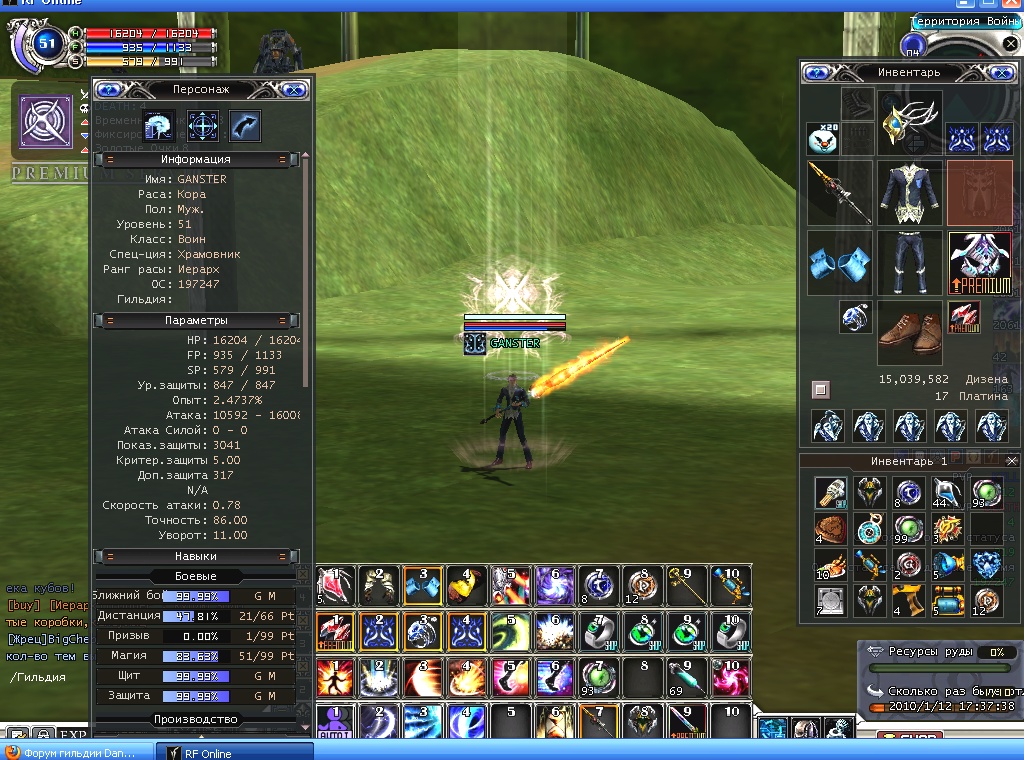Select the snowman item with x20 count
1024x760 pixels.
(x=822, y=138)
